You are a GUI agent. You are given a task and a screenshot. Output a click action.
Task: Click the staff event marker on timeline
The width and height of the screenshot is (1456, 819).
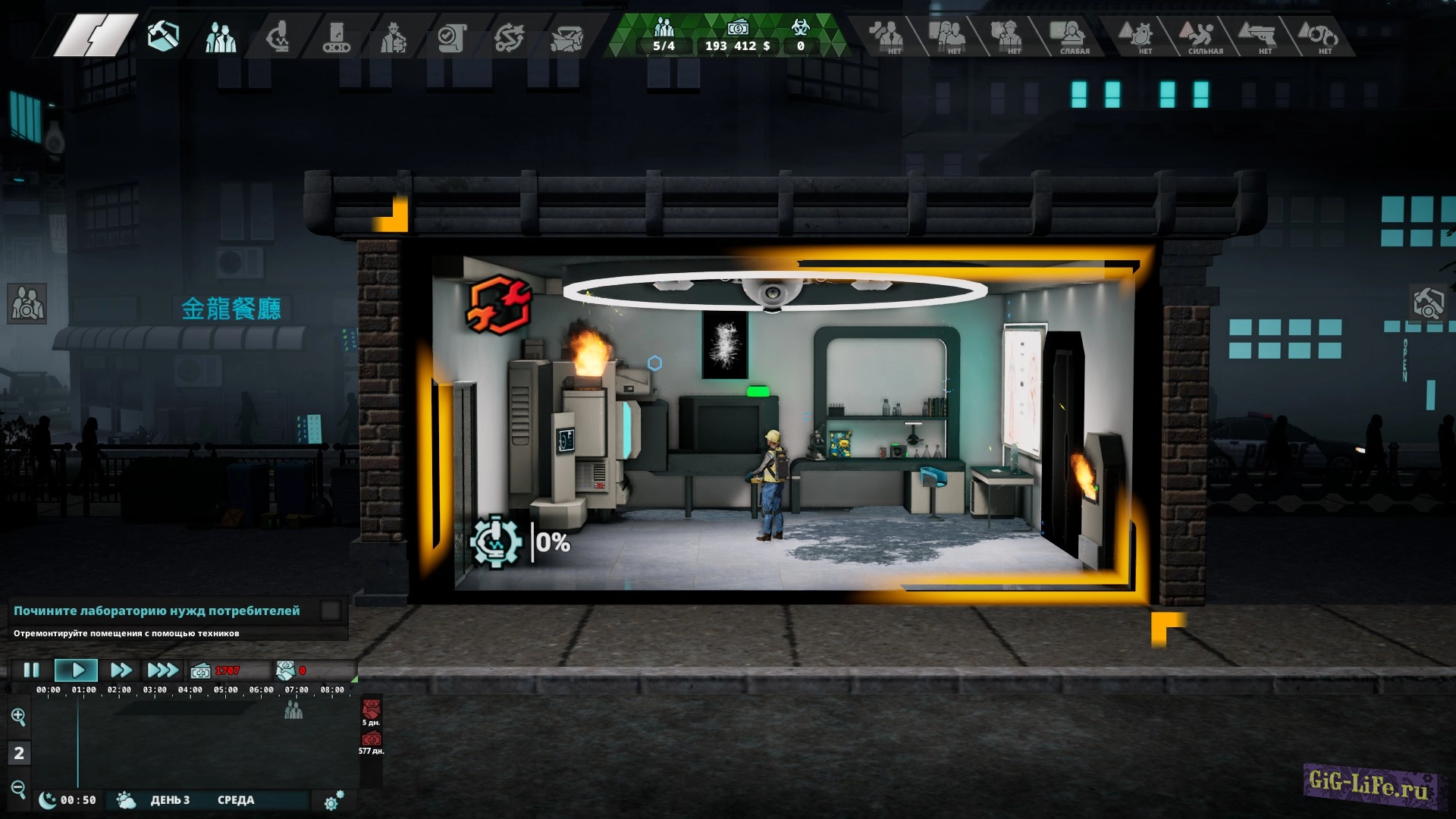coord(293,711)
